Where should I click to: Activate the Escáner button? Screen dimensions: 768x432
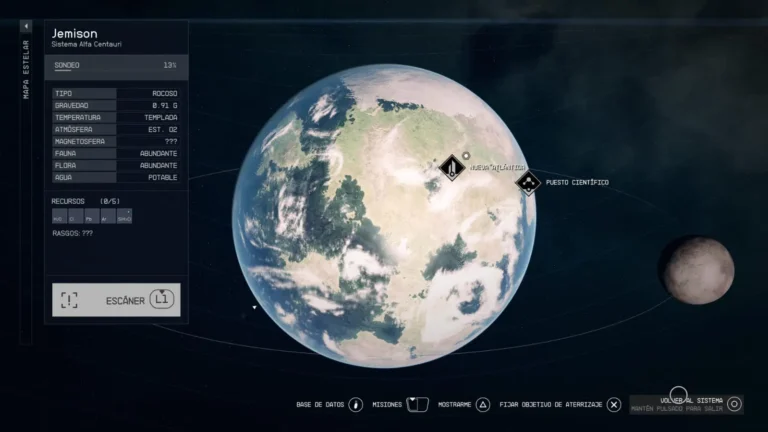[x=116, y=300]
